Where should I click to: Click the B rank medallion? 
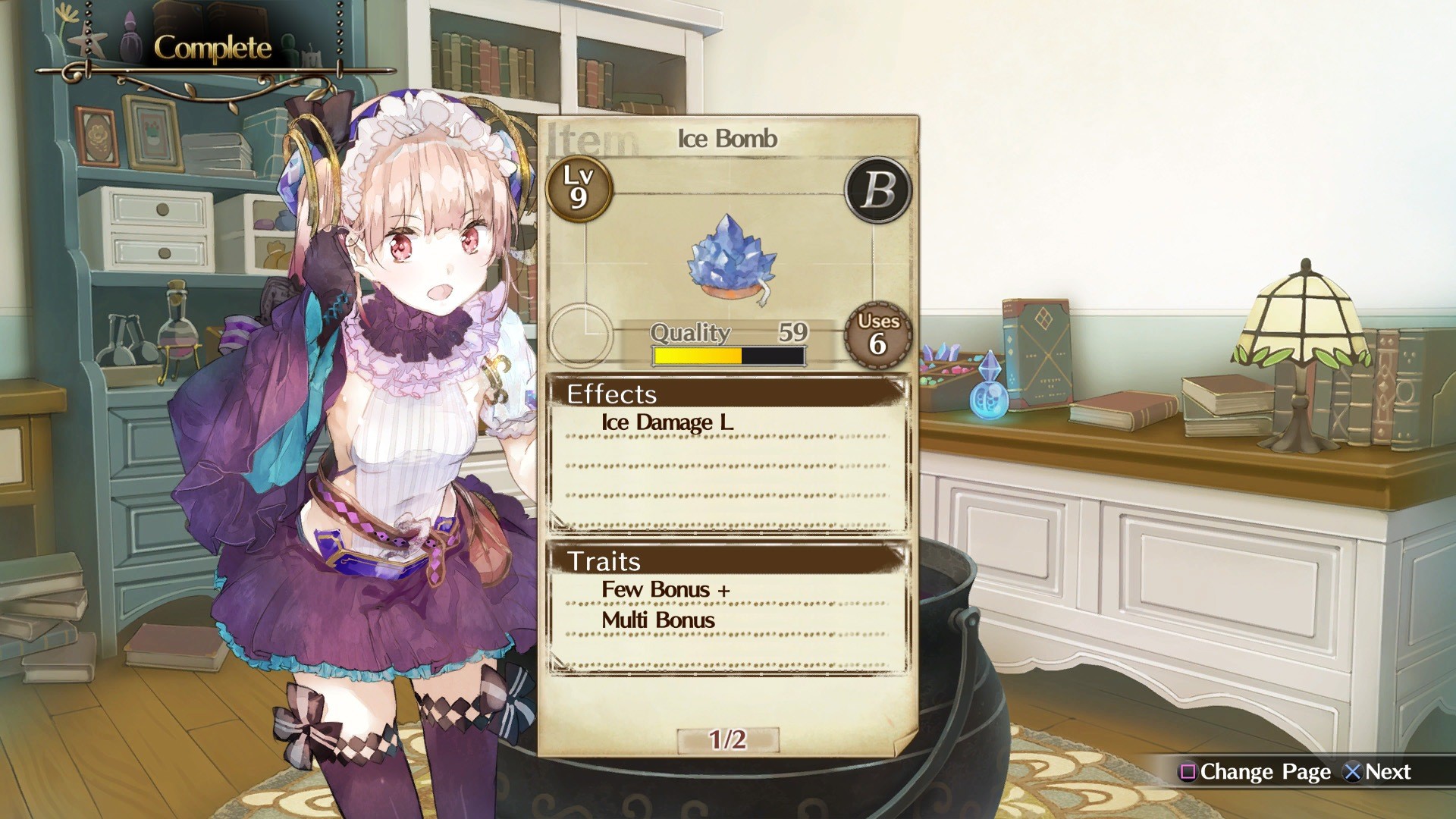tap(876, 191)
